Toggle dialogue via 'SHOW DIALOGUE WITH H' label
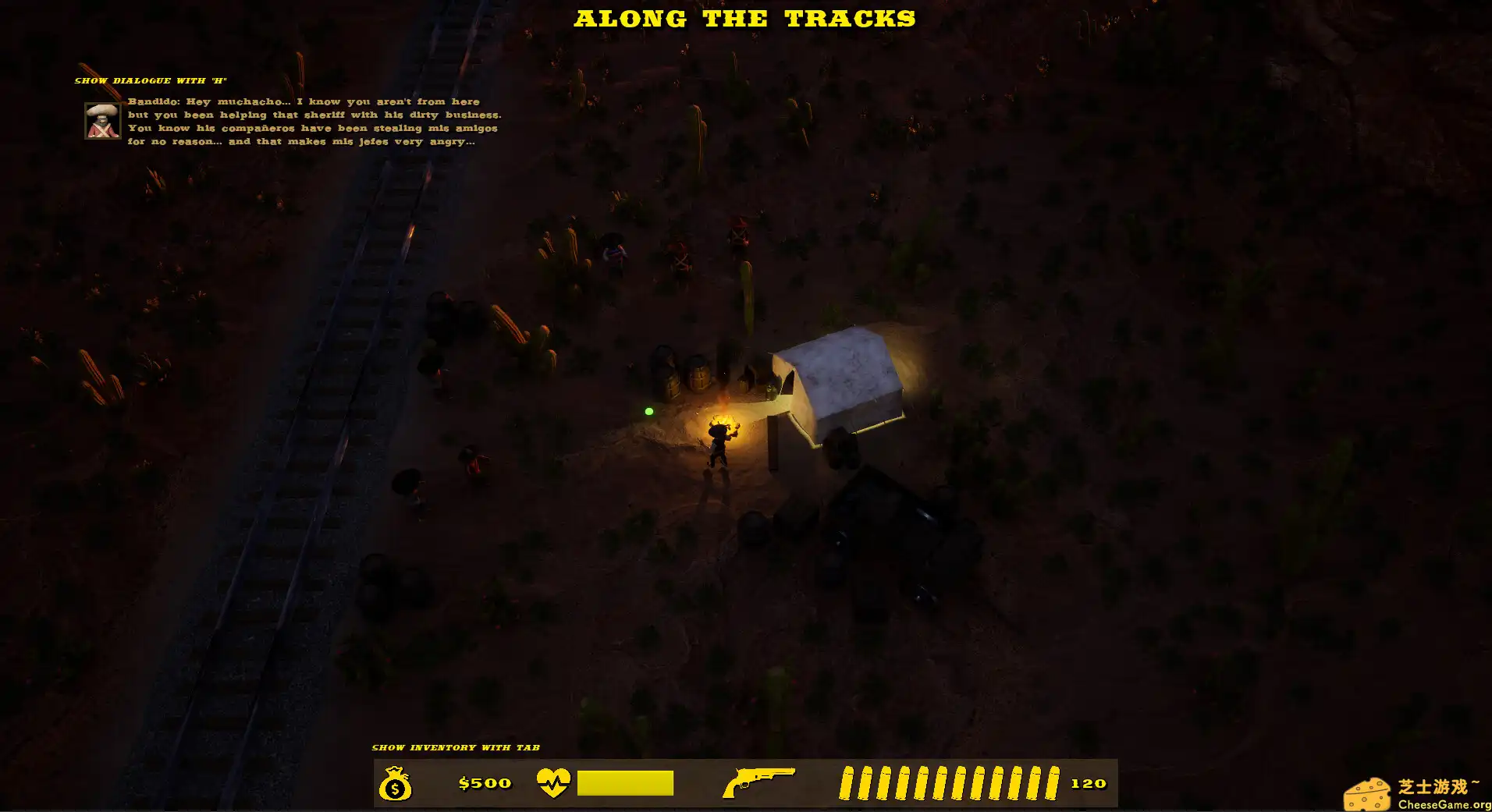The image size is (1492, 812). (152, 80)
